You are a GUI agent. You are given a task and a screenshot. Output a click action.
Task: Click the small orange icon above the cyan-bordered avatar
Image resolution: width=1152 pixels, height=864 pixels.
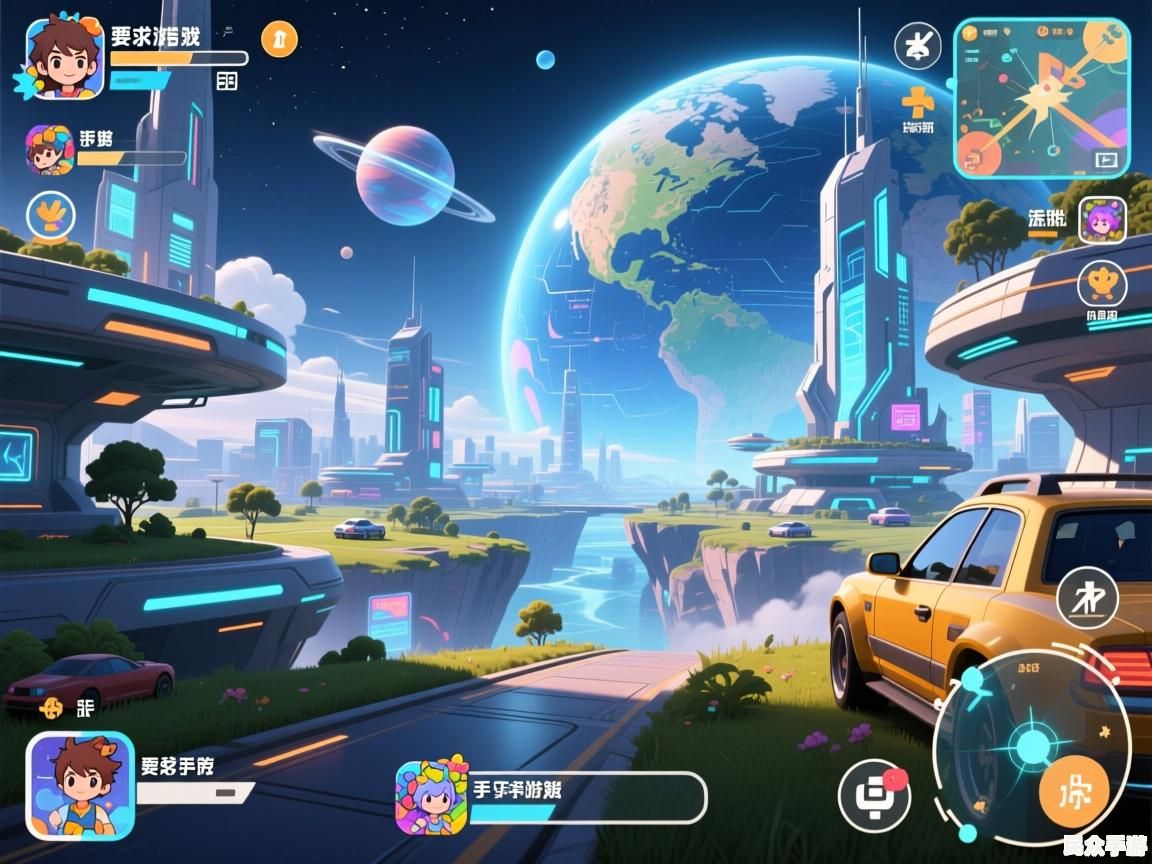coord(52,708)
